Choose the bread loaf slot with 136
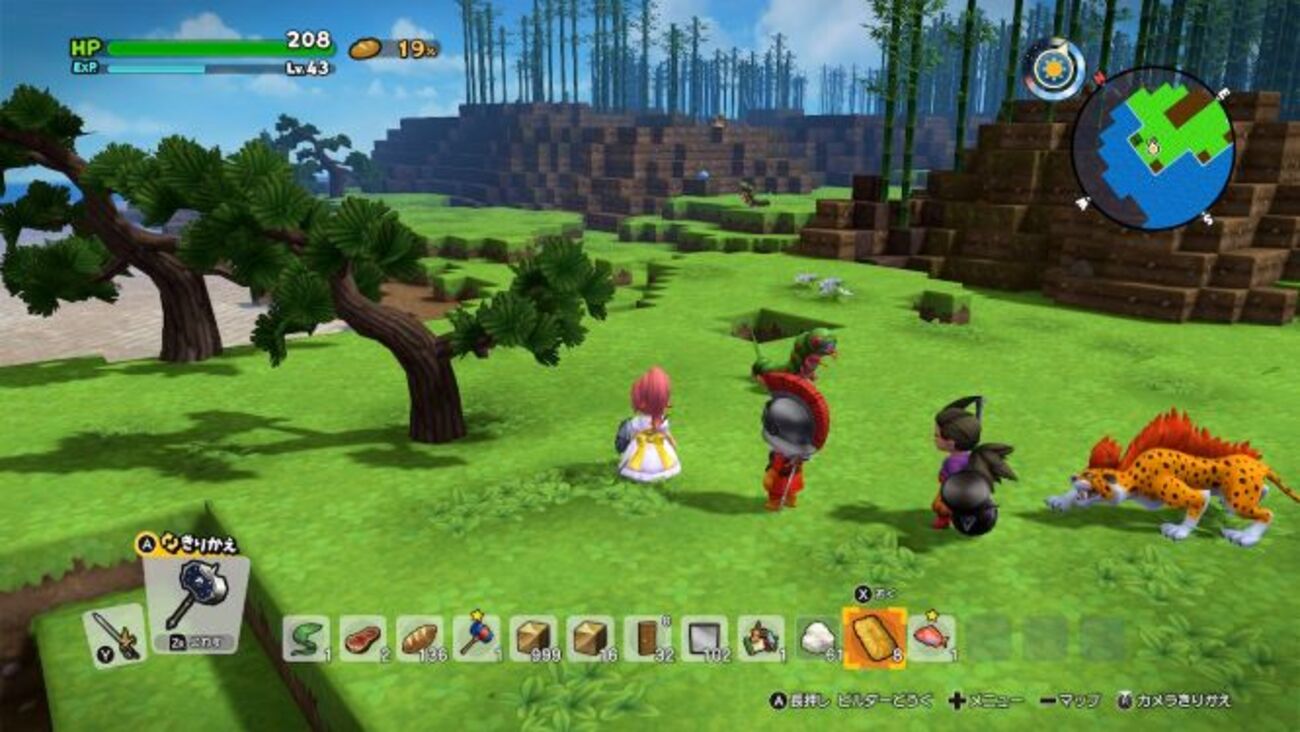The image size is (1300, 732). coord(419,638)
